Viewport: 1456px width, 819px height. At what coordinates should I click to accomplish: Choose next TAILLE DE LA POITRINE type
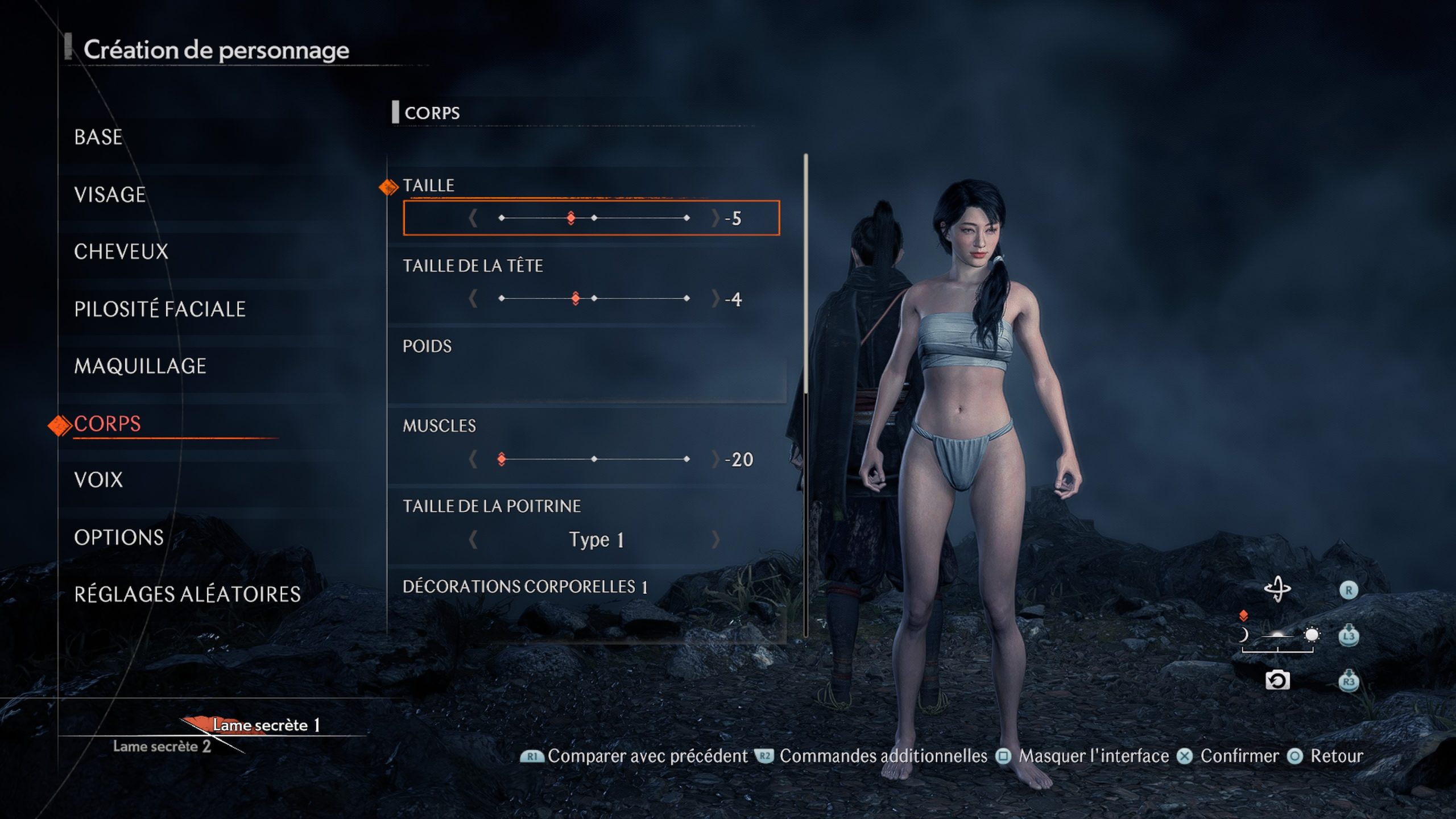point(715,539)
